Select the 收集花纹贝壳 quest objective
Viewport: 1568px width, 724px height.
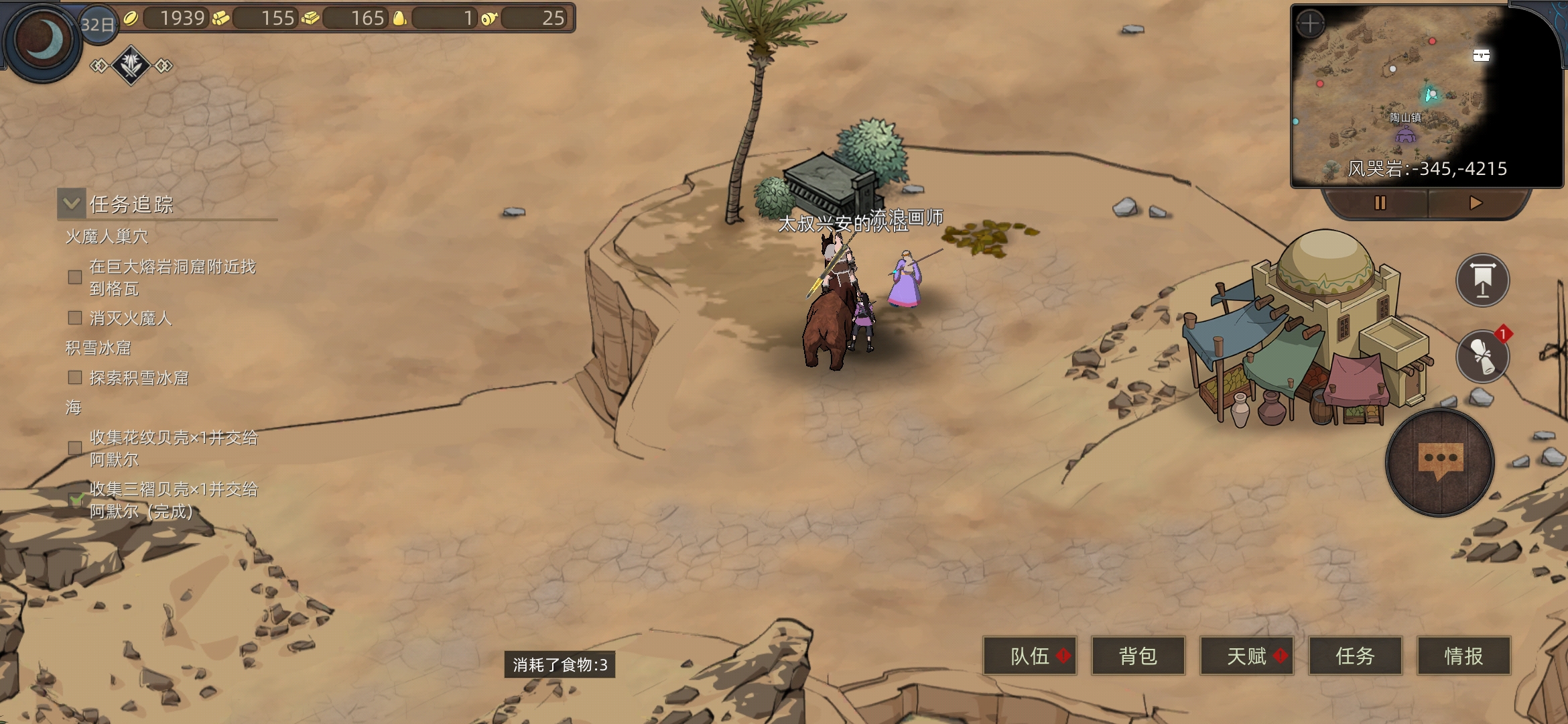click(x=173, y=448)
